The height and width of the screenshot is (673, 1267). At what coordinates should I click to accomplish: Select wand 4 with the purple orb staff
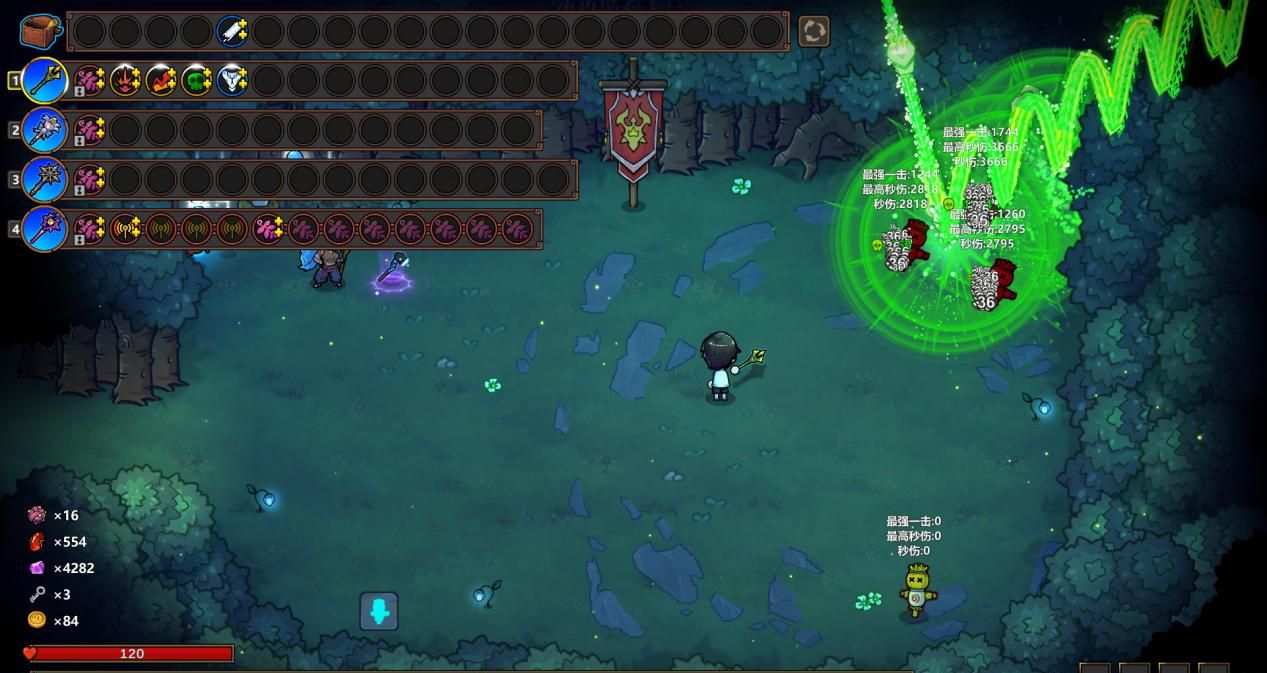click(x=44, y=229)
